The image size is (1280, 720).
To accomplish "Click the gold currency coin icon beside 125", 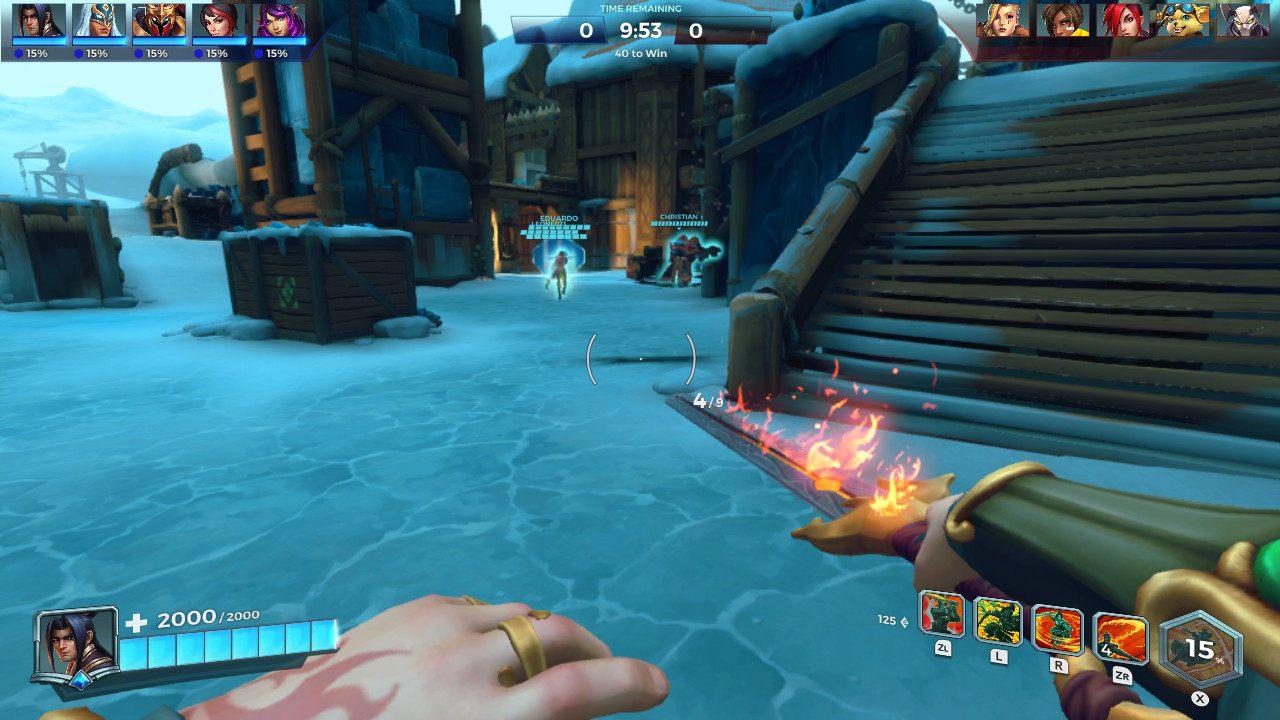I will tap(905, 619).
